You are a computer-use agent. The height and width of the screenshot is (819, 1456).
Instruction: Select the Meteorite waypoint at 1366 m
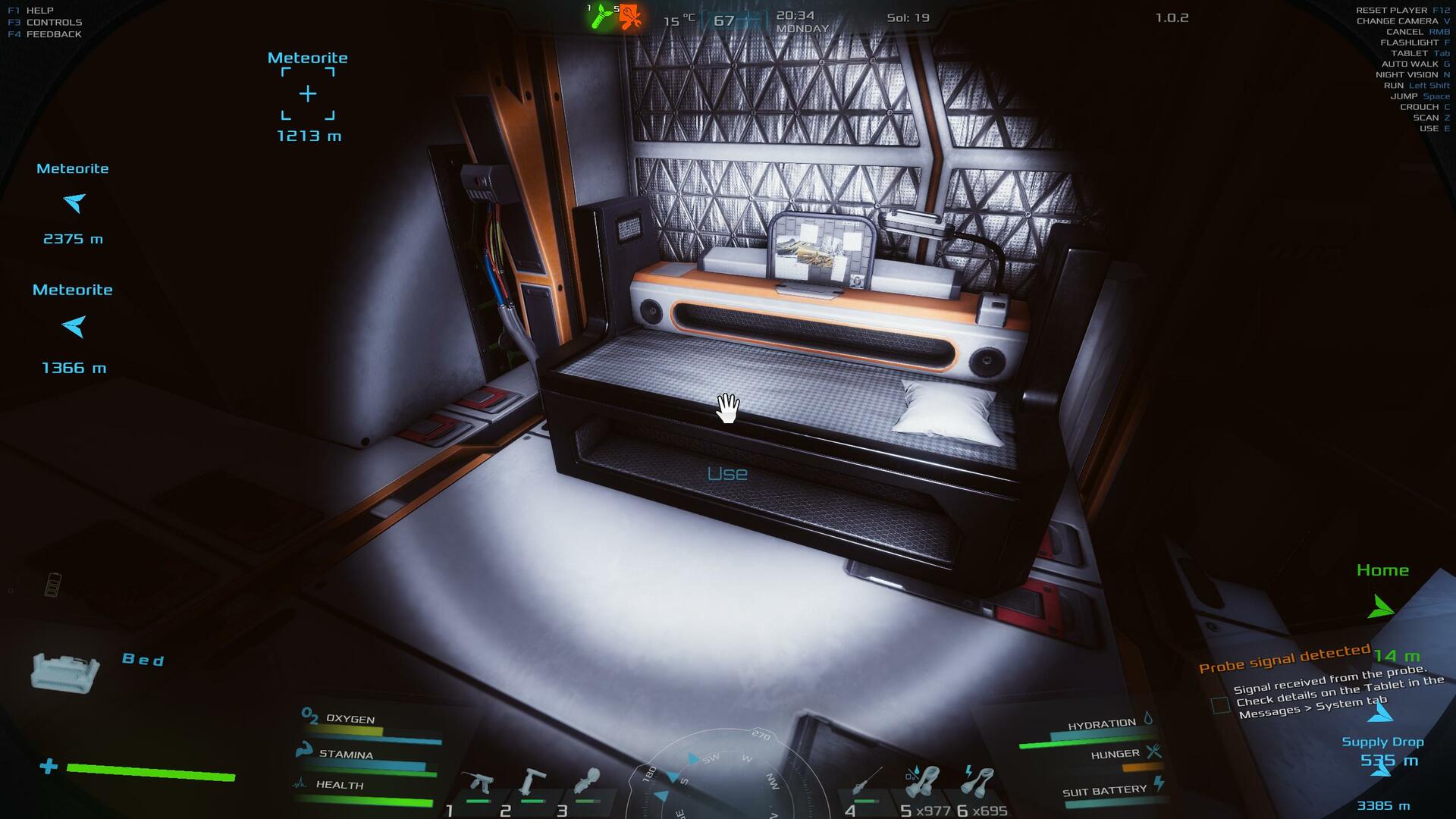click(74, 326)
